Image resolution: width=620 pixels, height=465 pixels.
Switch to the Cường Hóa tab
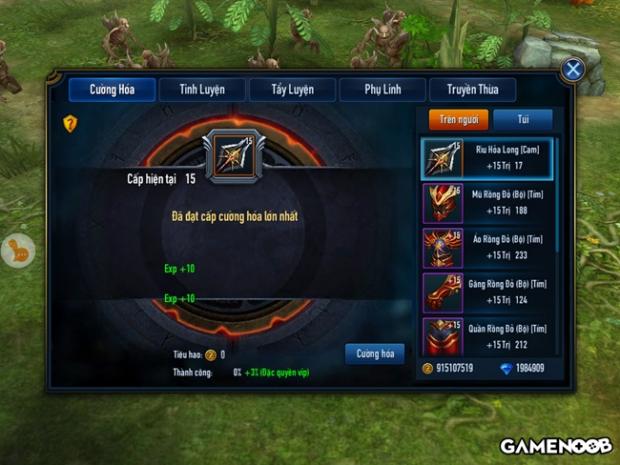point(112,90)
